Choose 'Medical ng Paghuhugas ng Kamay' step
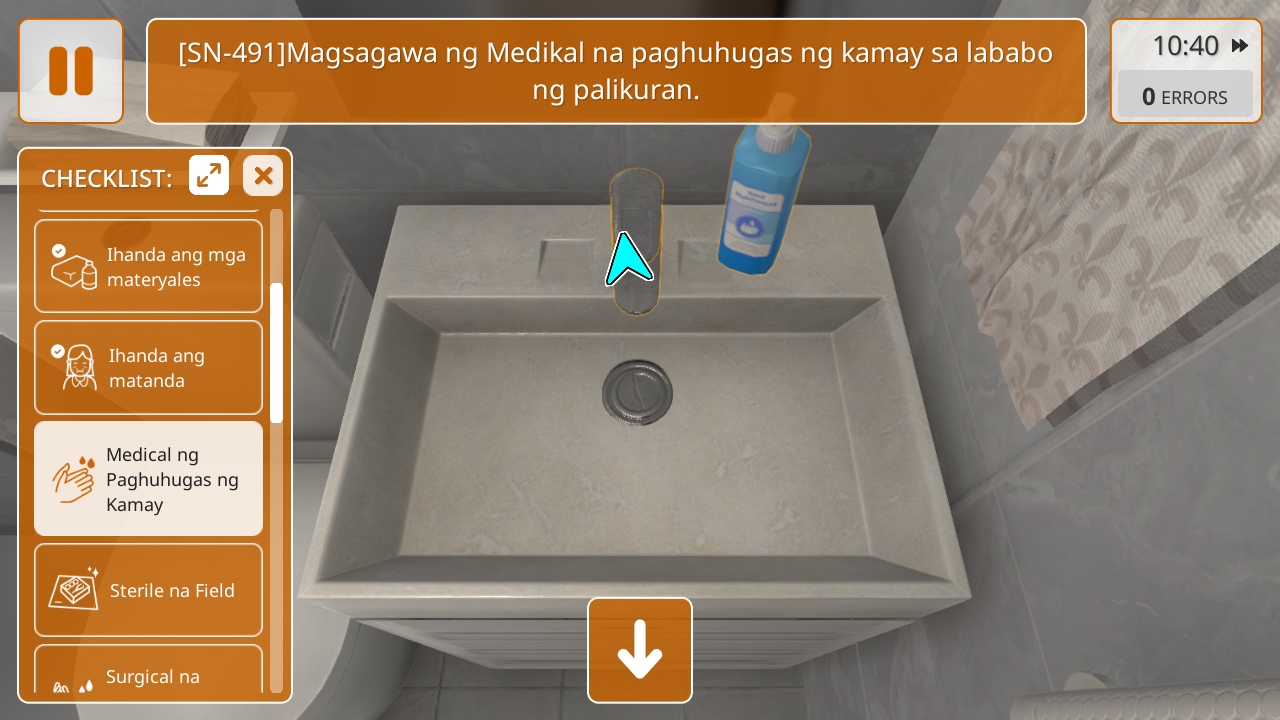 [x=148, y=479]
